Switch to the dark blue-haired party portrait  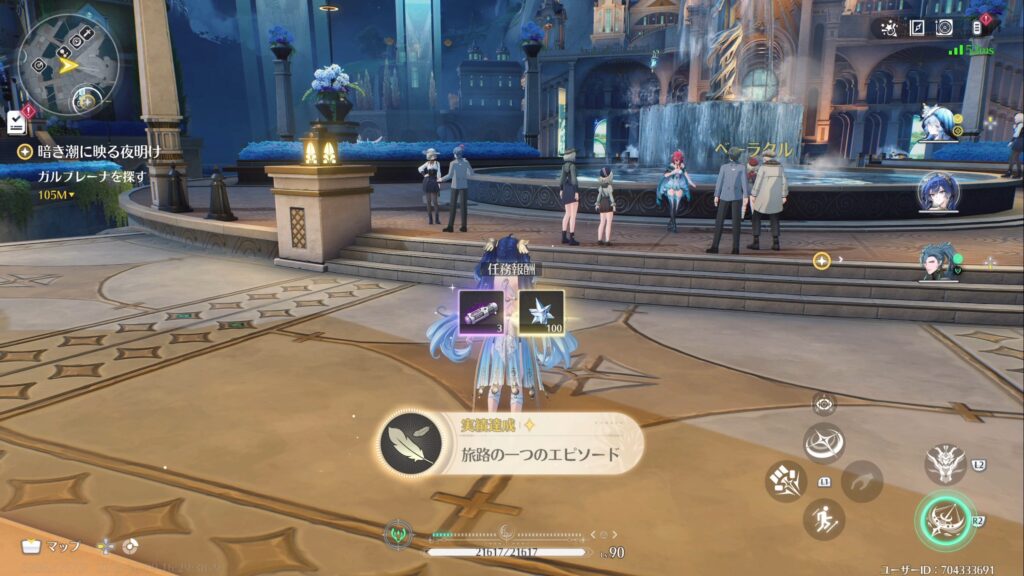point(938,192)
